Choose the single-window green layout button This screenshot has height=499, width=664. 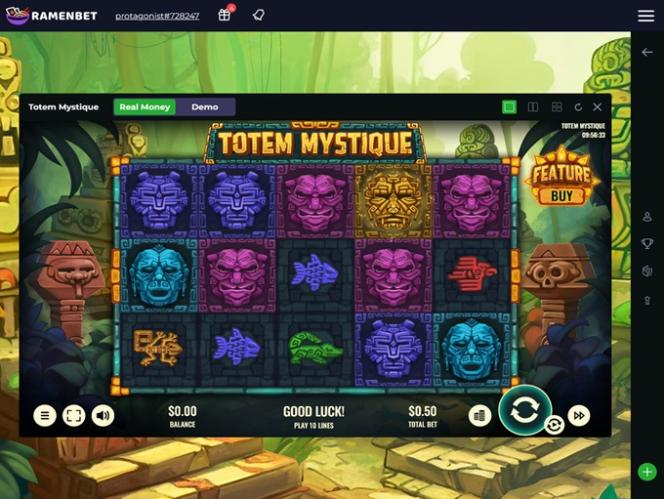(x=510, y=107)
